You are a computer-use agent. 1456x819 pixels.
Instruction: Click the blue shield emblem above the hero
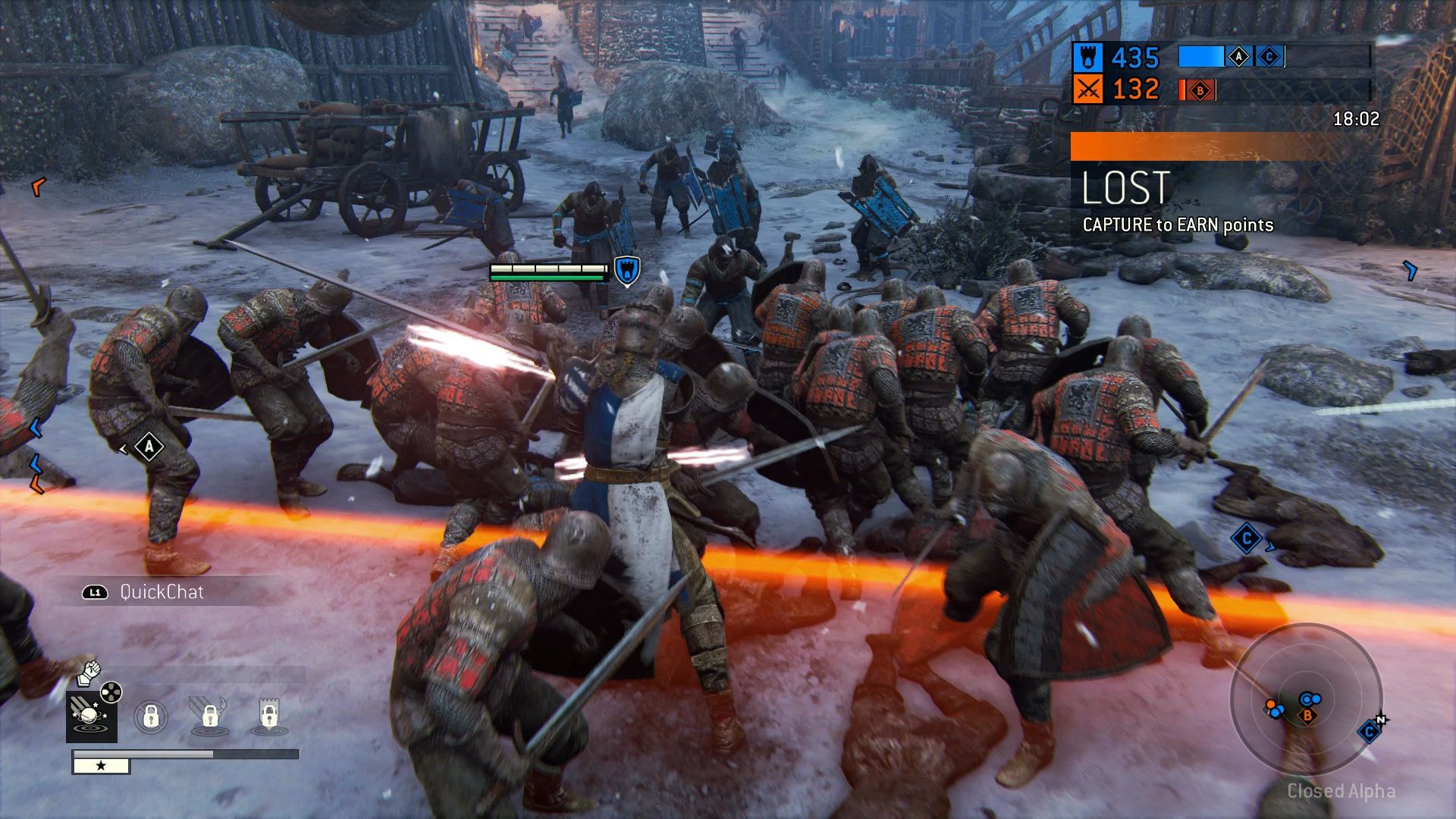pos(627,271)
